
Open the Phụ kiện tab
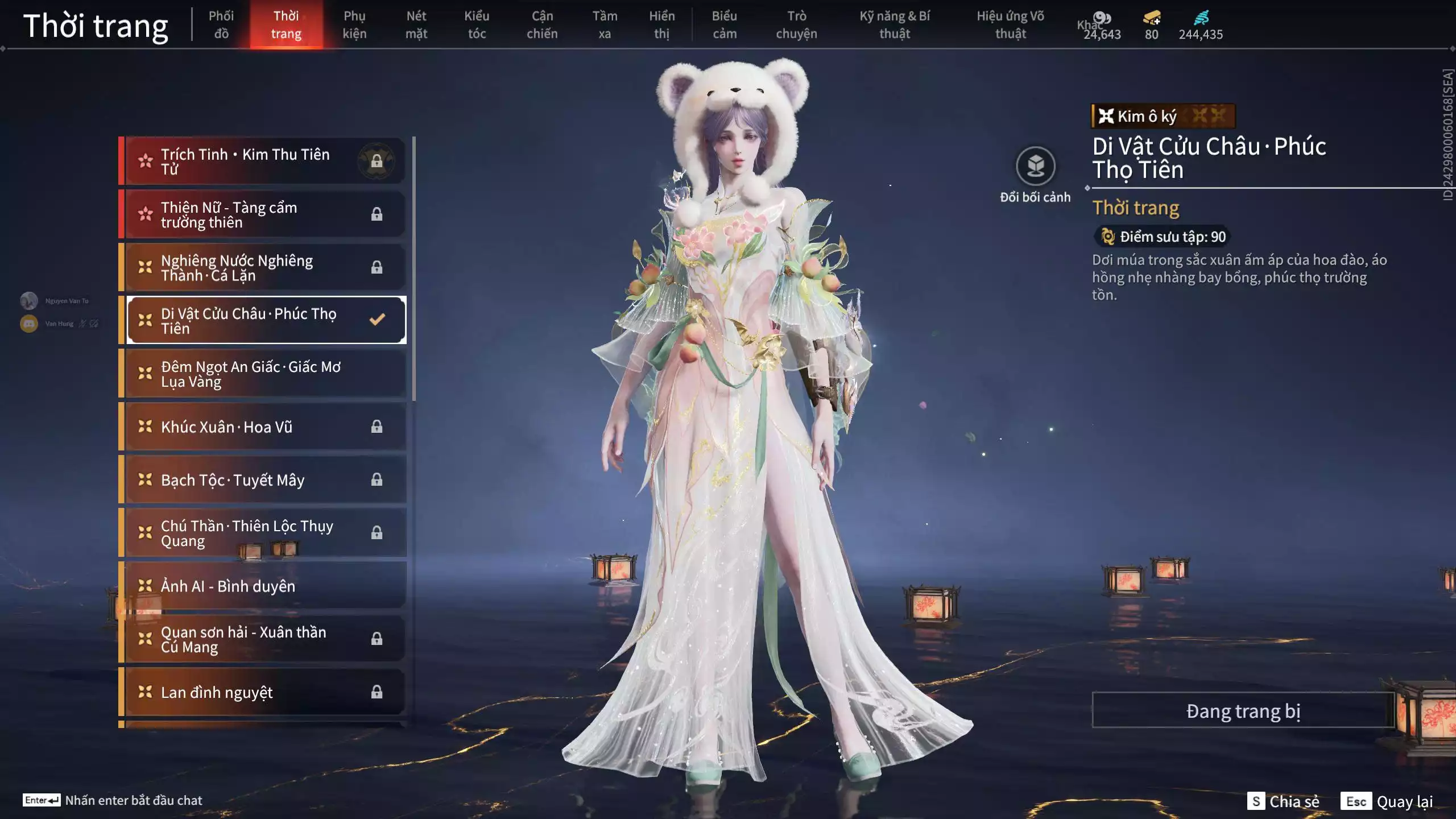354,24
